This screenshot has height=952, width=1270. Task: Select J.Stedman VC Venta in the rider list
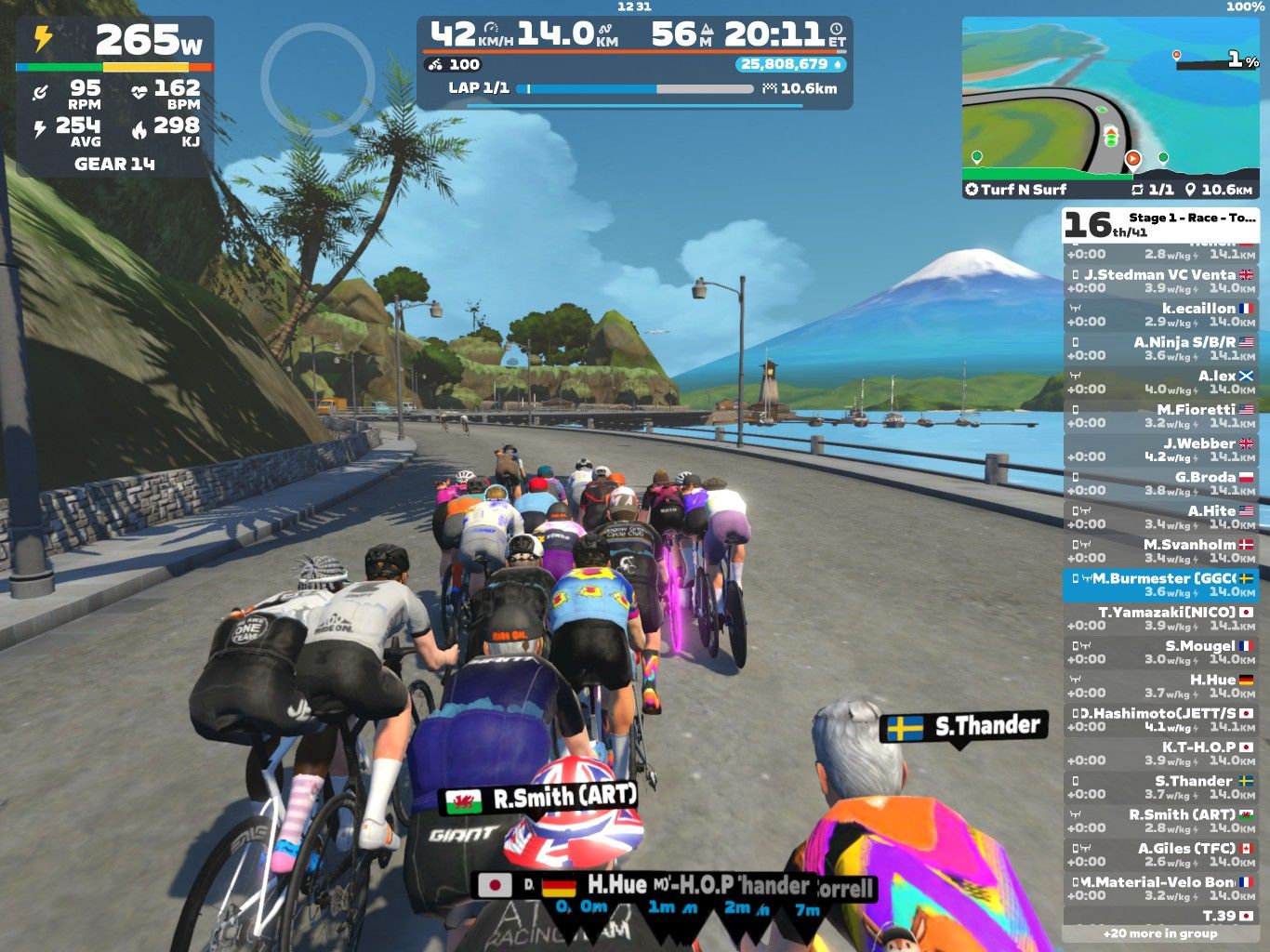pyautogui.click(x=1160, y=281)
